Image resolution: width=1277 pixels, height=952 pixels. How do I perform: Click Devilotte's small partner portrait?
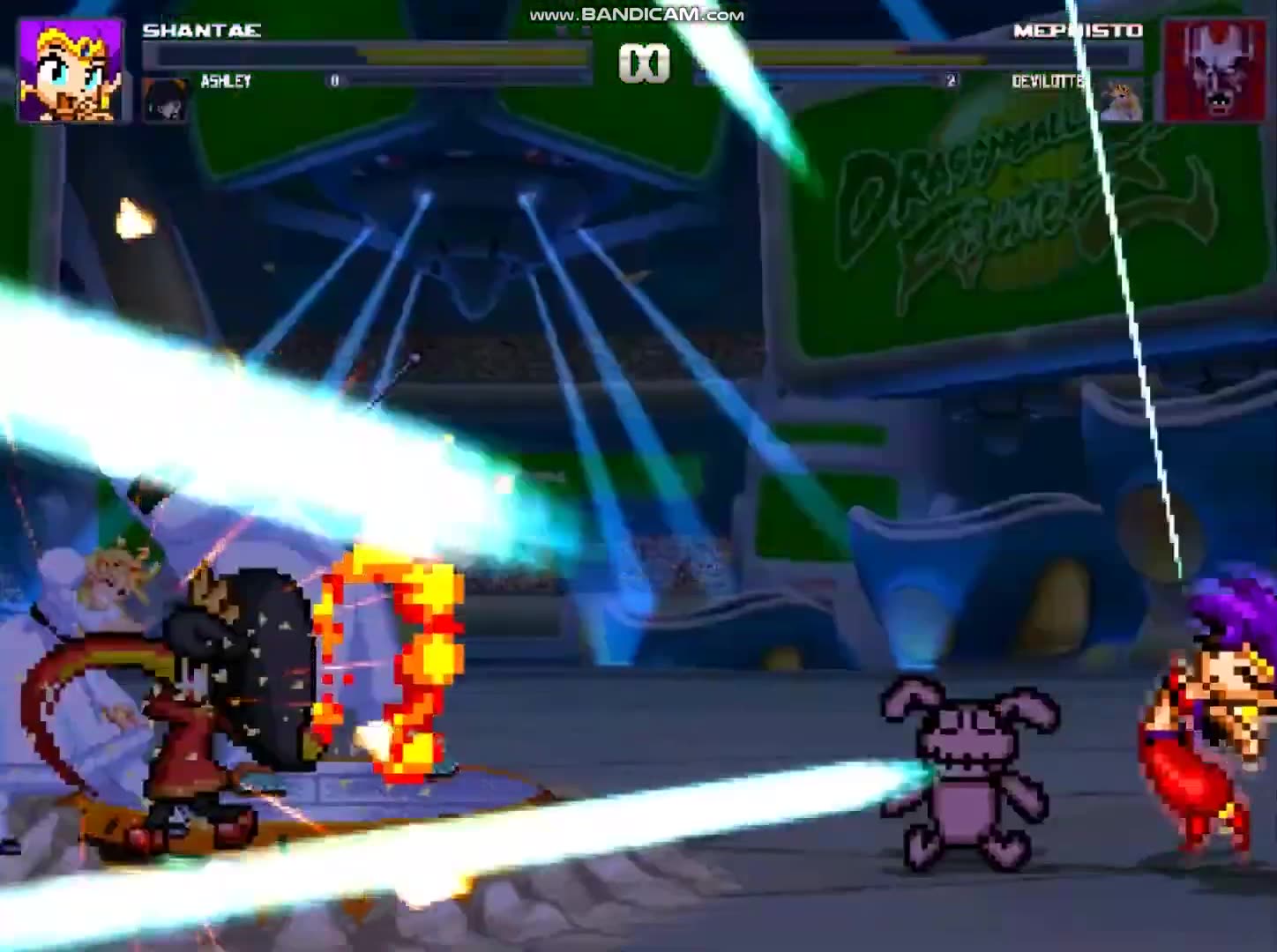pos(1118,99)
